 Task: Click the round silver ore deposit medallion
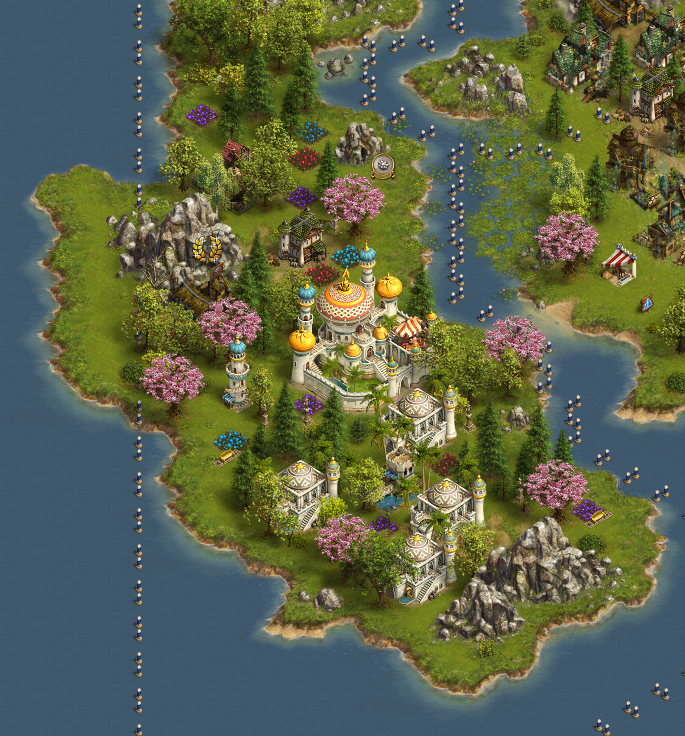coord(381,165)
